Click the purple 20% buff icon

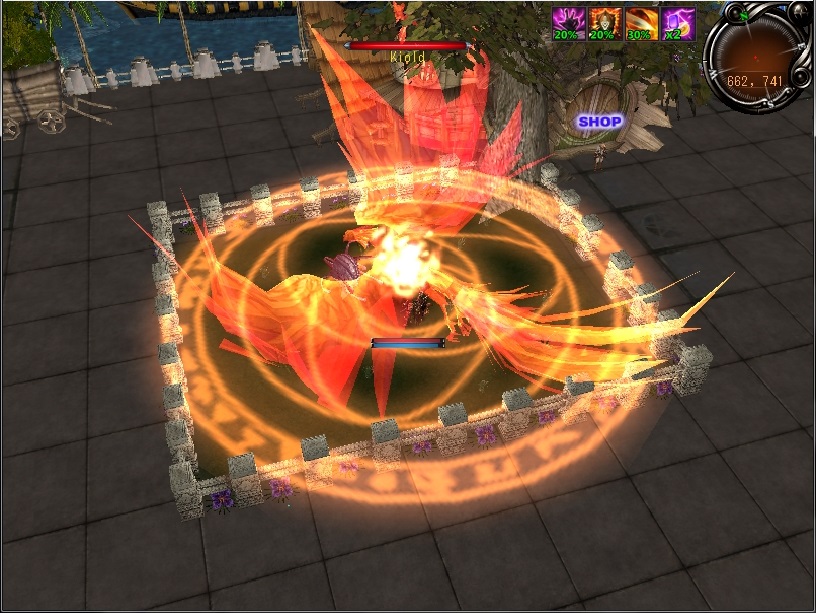point(570,23)
